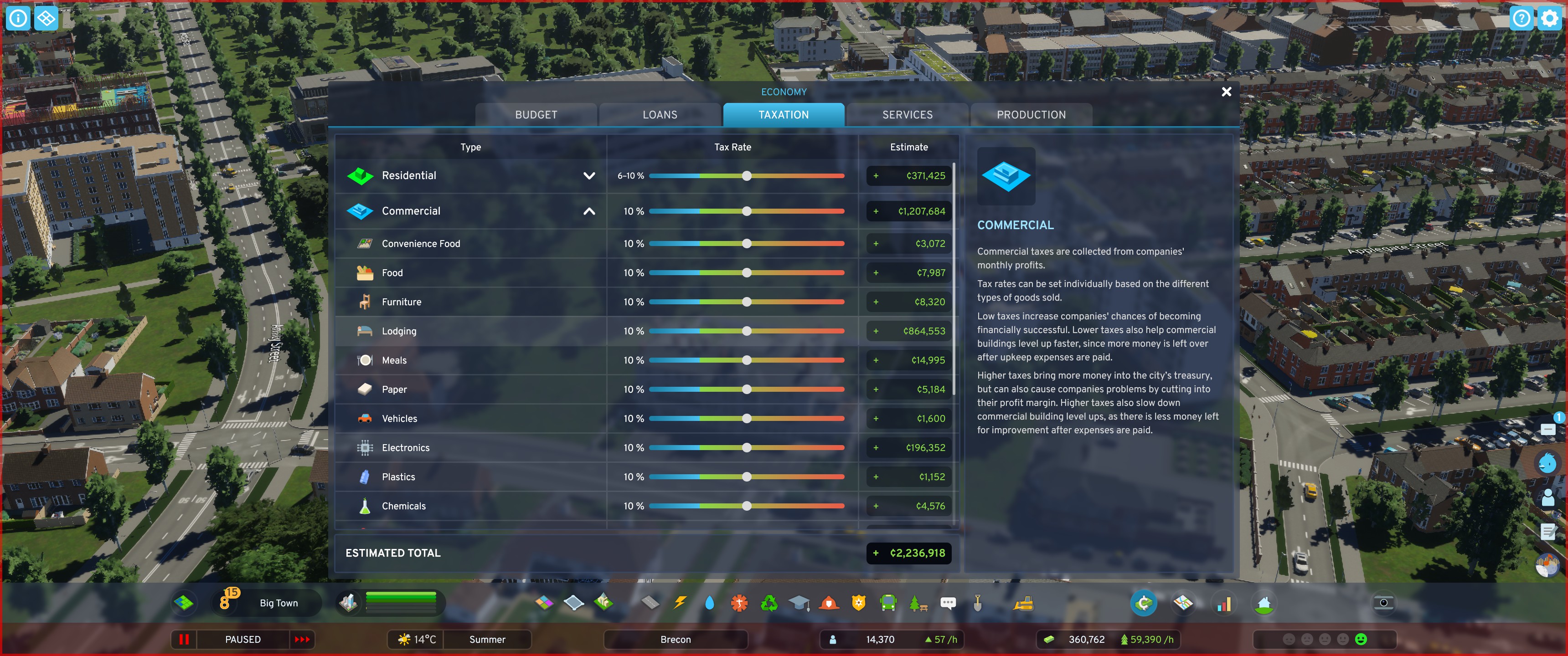The height and width of the screenshot is (656, 1568).
Task: Collapse the Commercial tax breakdown
Action: [x=588, y=211]
